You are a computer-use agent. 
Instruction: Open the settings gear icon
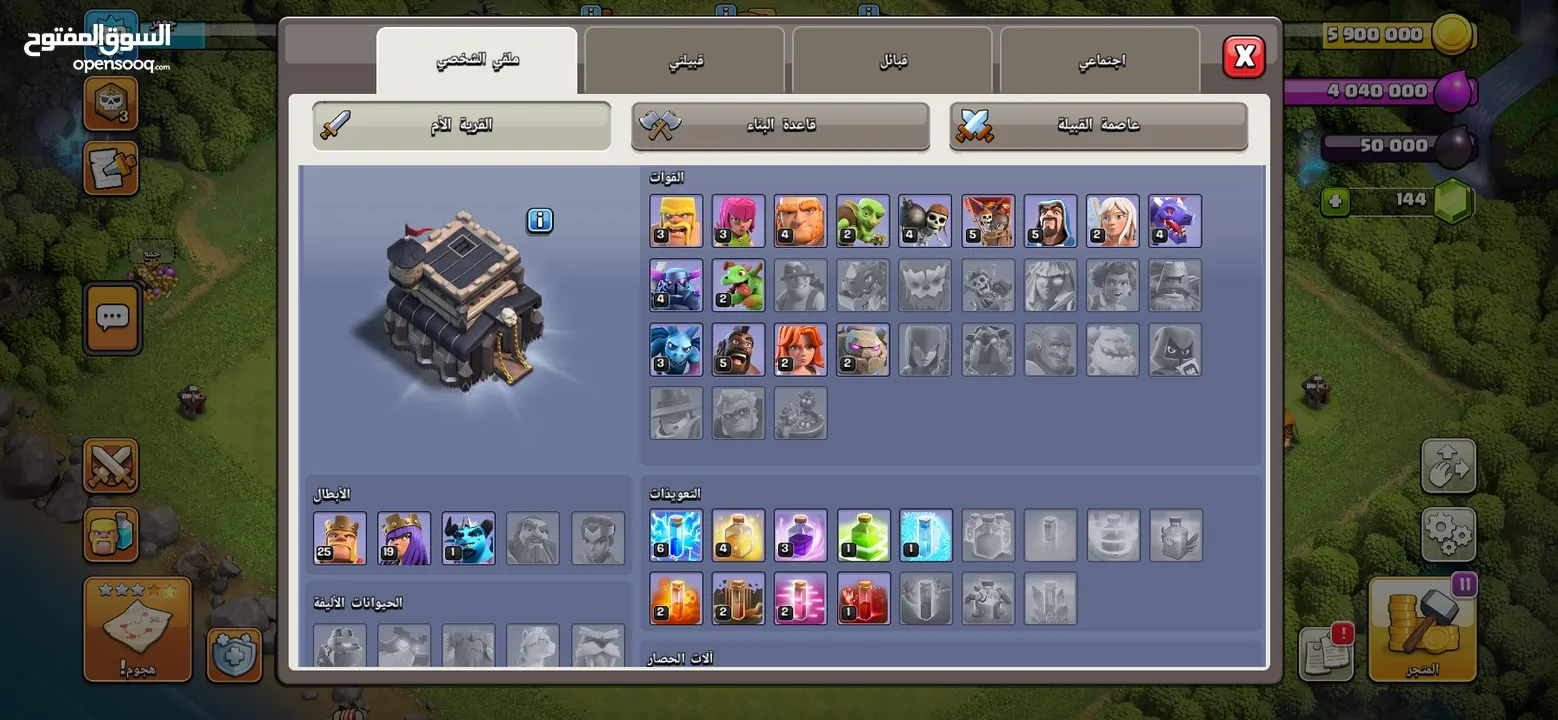point(1449,535)
